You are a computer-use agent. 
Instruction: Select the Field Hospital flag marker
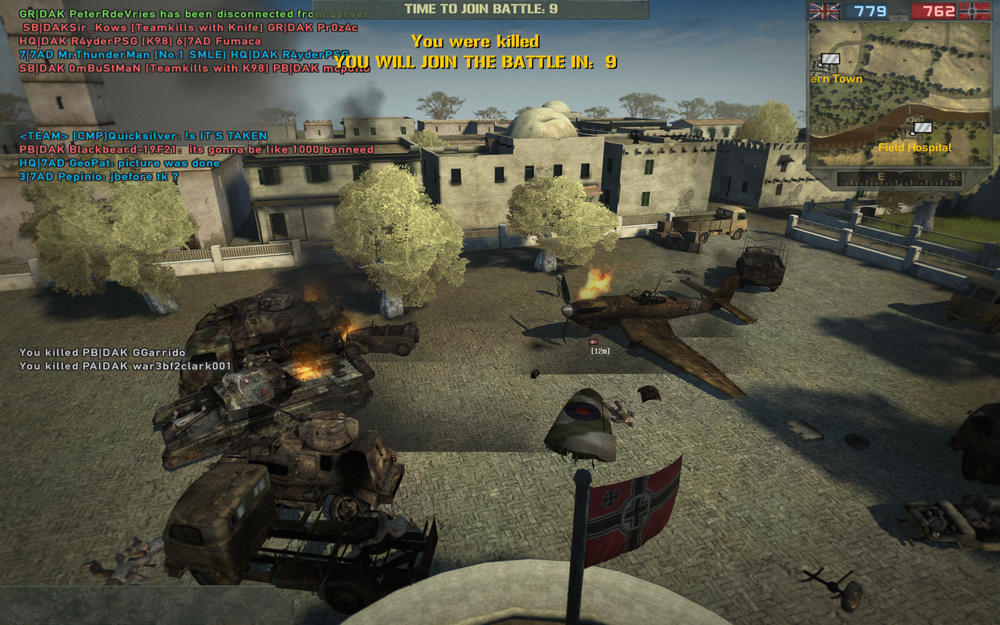point(922,128)
